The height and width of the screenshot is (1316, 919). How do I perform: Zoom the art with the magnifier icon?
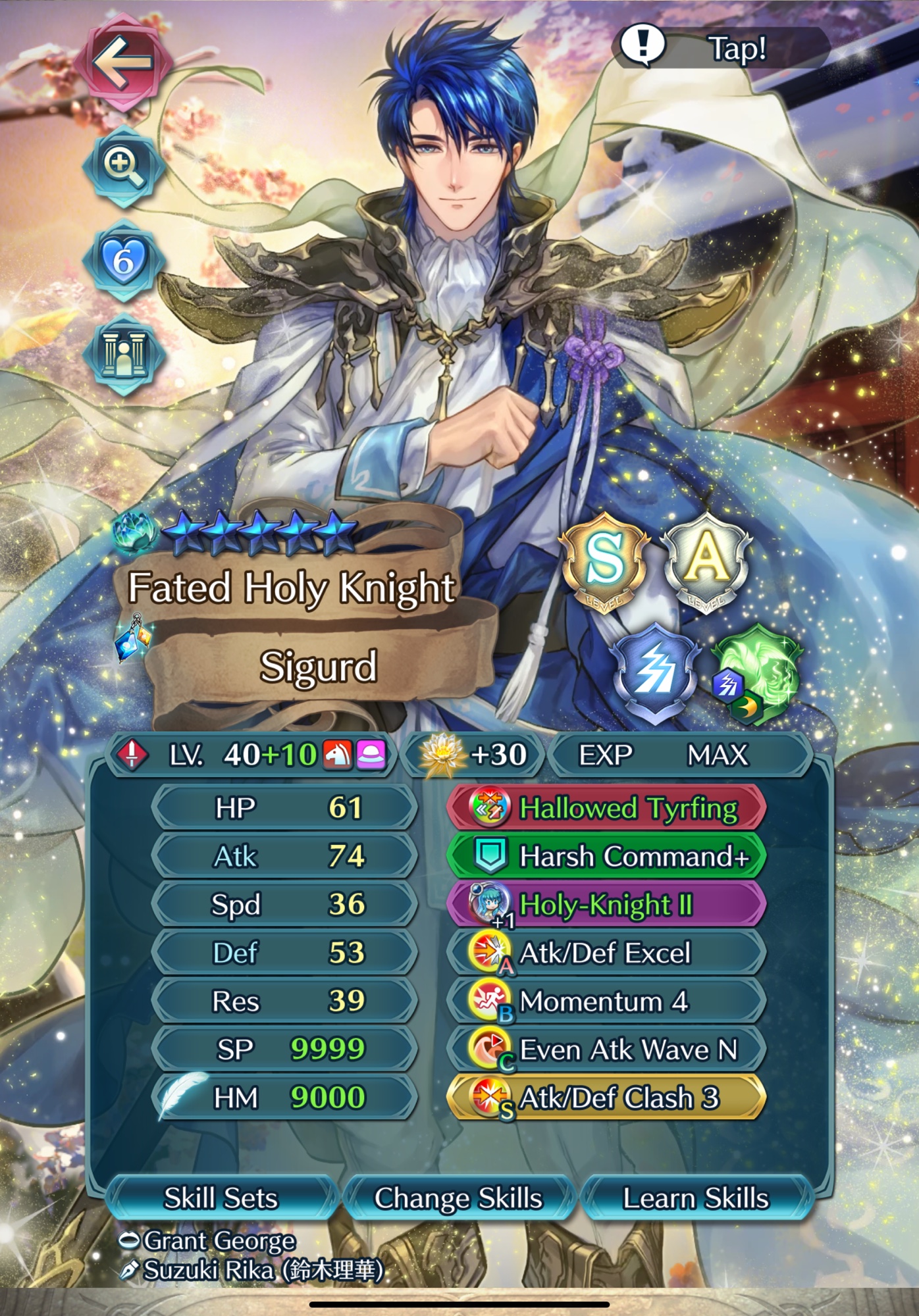[123, 166]
